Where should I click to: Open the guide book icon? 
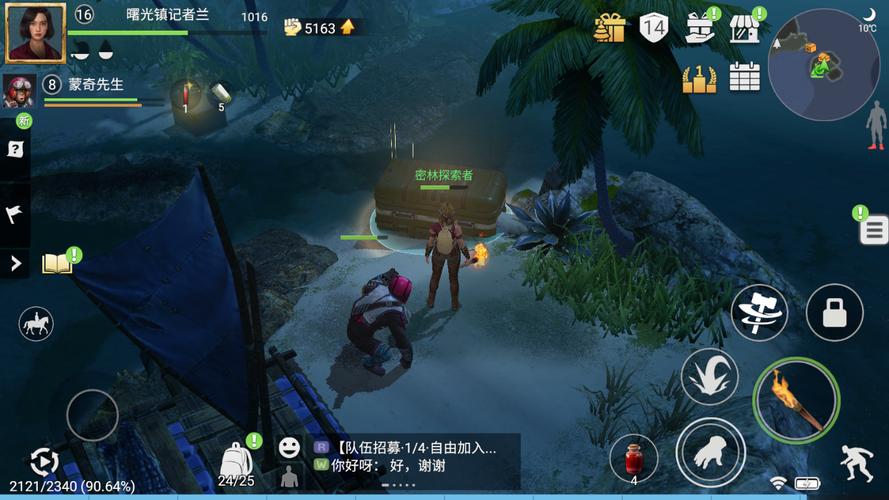click(x=57, y=263)
